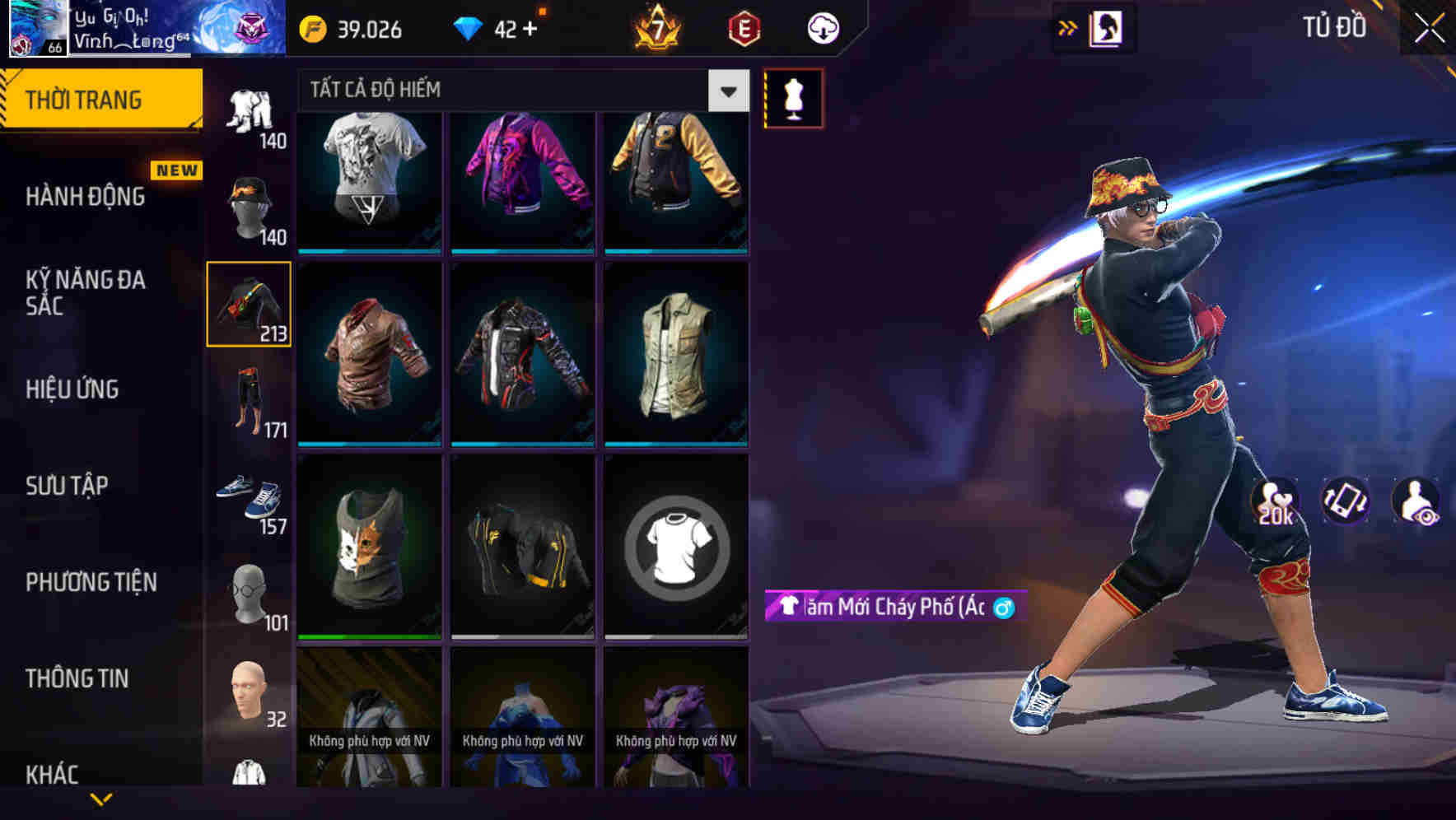1456x820 pixels.
Task: Select the currently equipped shirt with 213 count
Action: 250,305
